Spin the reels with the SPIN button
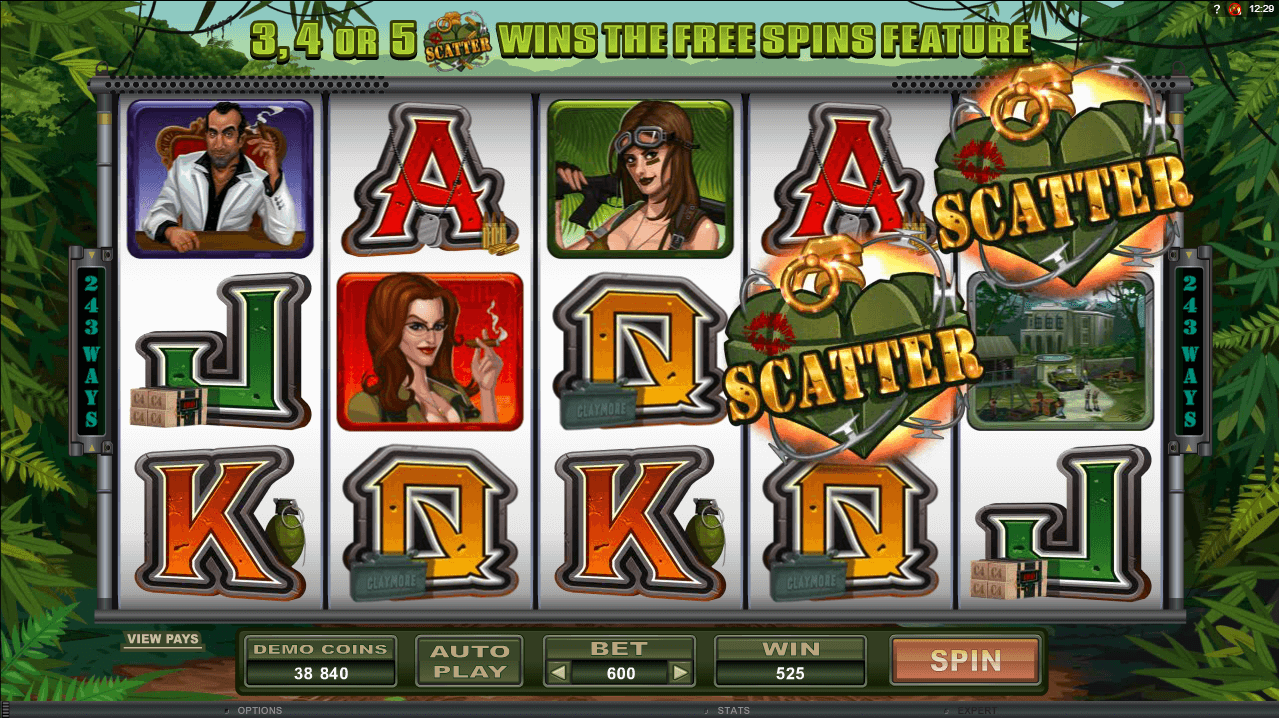This screenshot has height=718, width=1279. [x=965, y=660]
